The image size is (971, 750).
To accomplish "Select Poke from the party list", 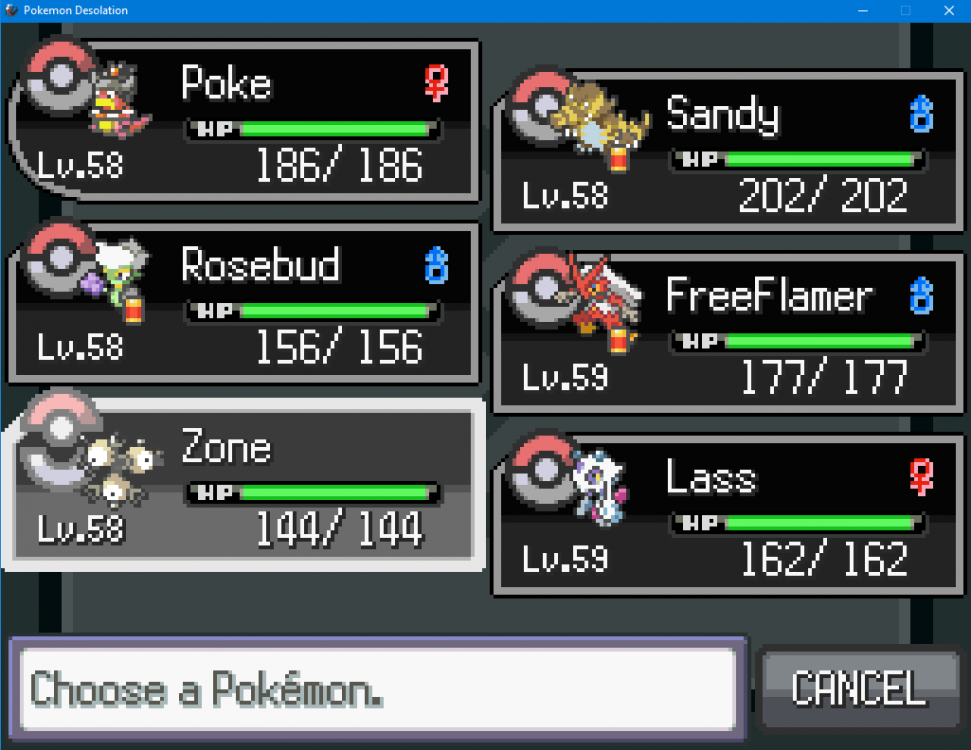I will 245,121.
